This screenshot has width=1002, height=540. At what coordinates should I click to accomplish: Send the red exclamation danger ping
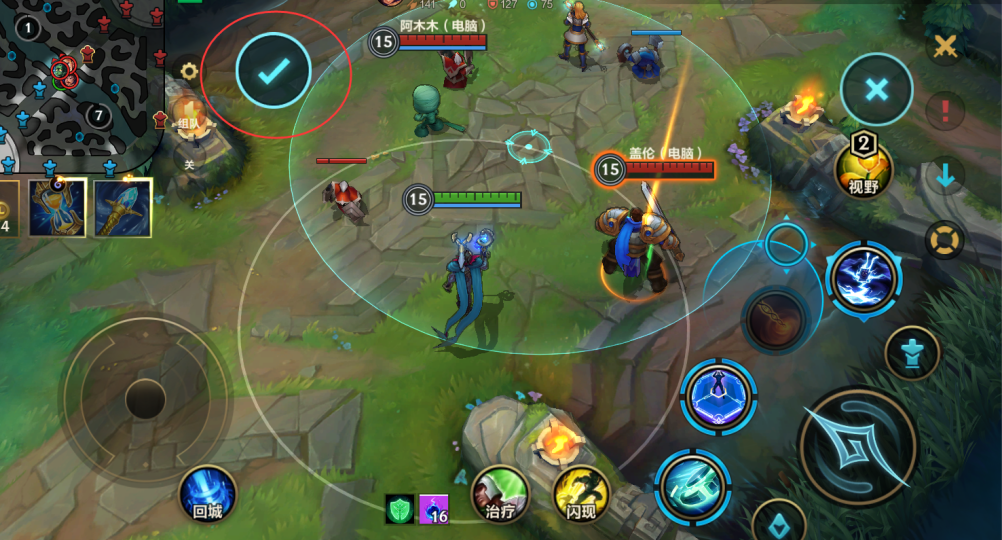pos(944,108)
